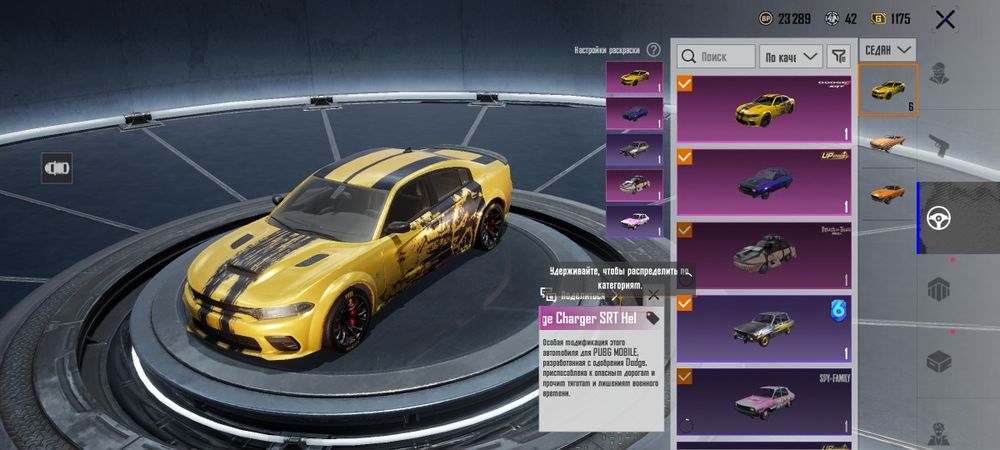Image resolution: width=1000 pixels, height=450 pixels.
Task: Close the skin description popup
Action: (x=653, y=295)
